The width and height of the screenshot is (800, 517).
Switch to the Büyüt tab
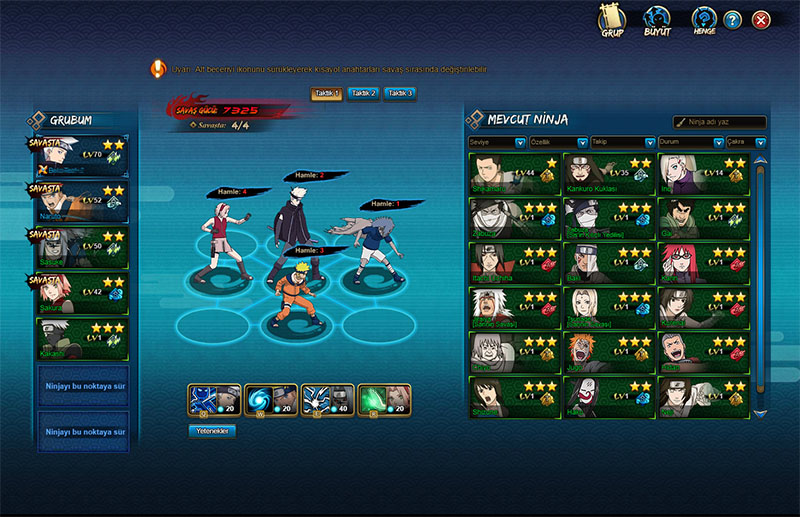click(656, 22)
